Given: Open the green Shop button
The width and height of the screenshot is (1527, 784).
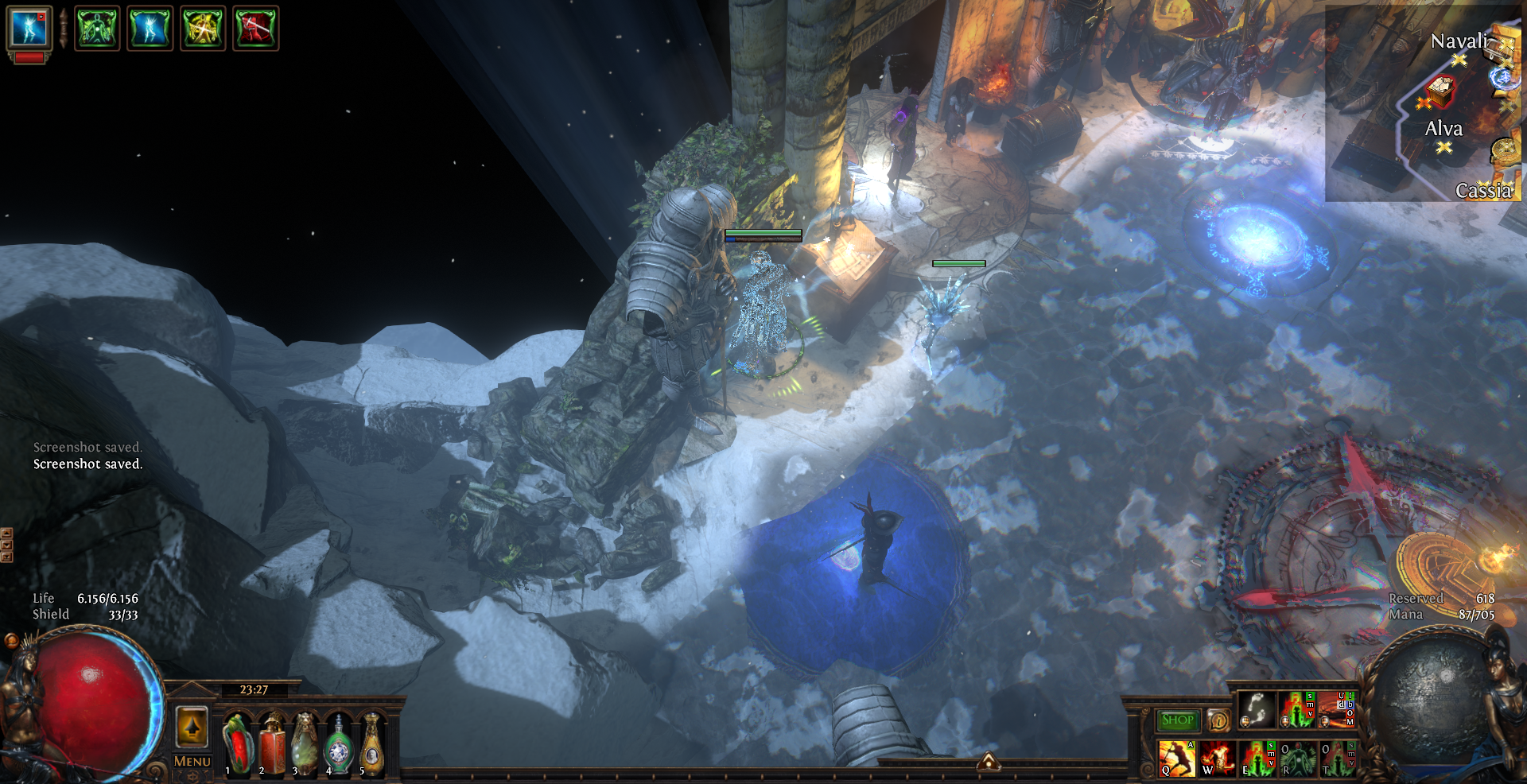Looking at the screenshot, I should pyautogui.click(x=1178, y=720).
